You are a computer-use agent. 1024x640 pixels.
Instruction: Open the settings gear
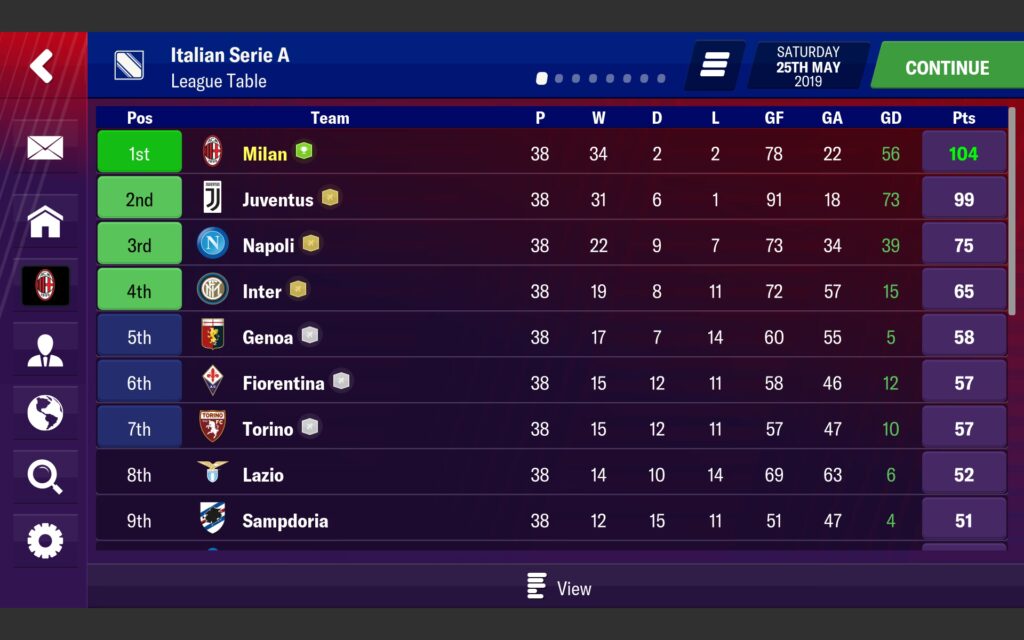(x=45, y=541)
